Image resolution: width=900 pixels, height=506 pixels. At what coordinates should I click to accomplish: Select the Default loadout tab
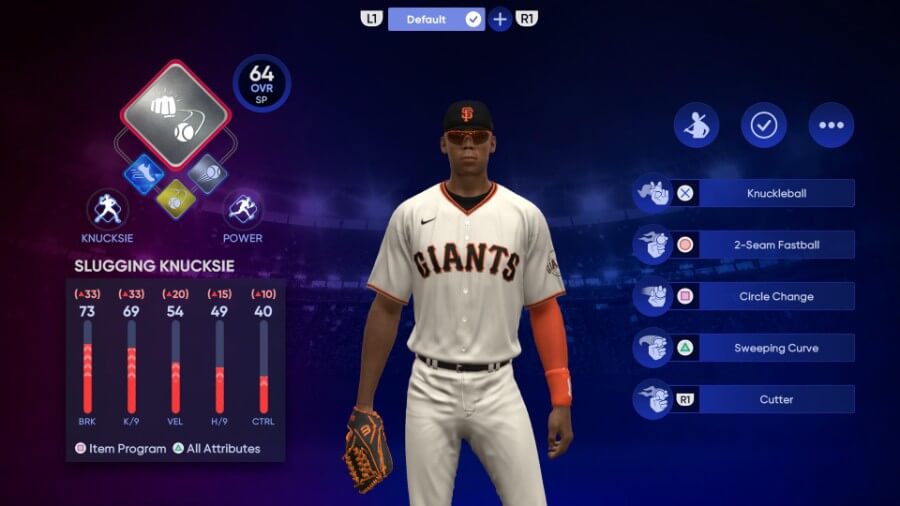click(435, 19)
